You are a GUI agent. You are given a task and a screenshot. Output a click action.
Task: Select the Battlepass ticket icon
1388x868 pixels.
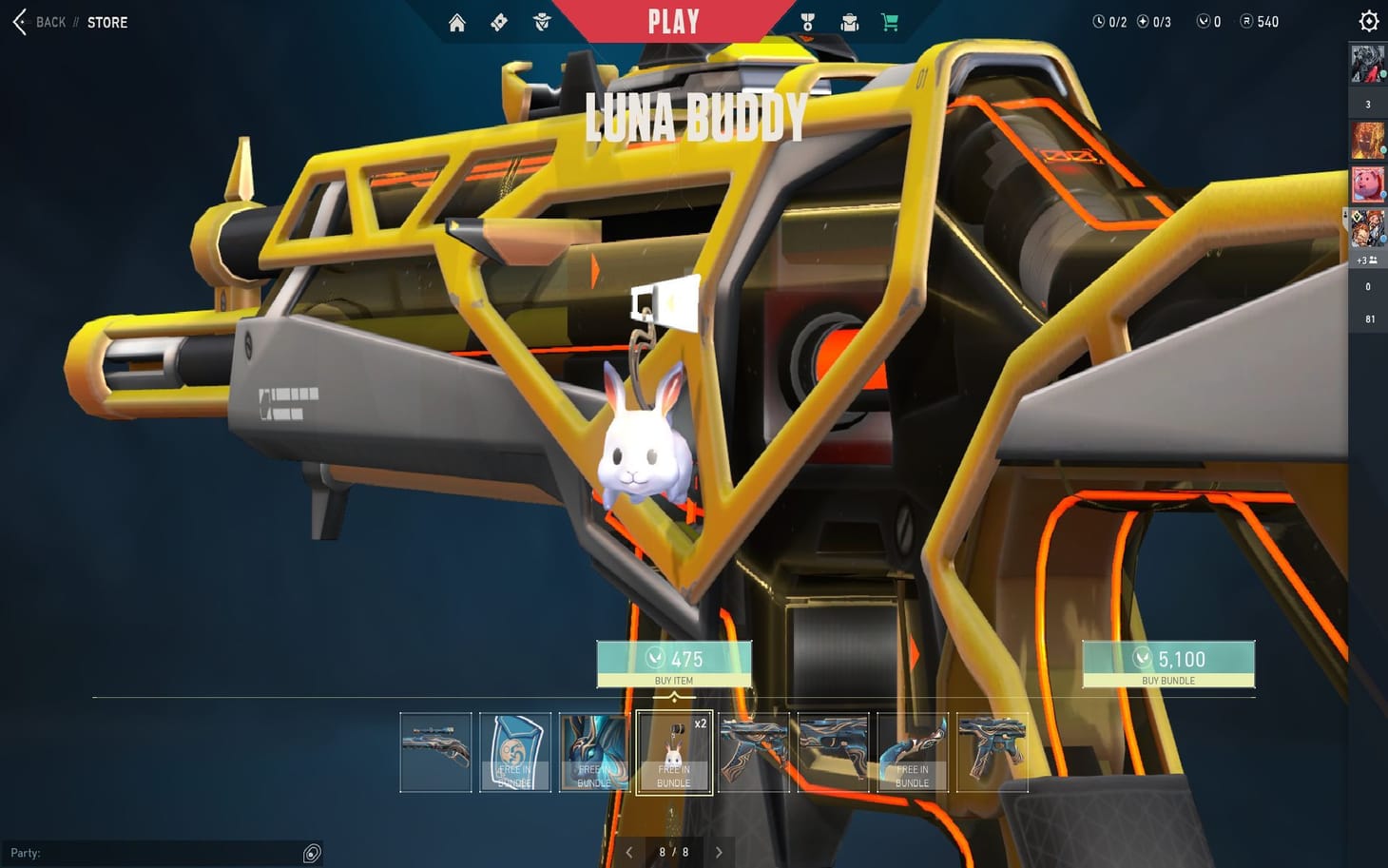tap(498, 22)
